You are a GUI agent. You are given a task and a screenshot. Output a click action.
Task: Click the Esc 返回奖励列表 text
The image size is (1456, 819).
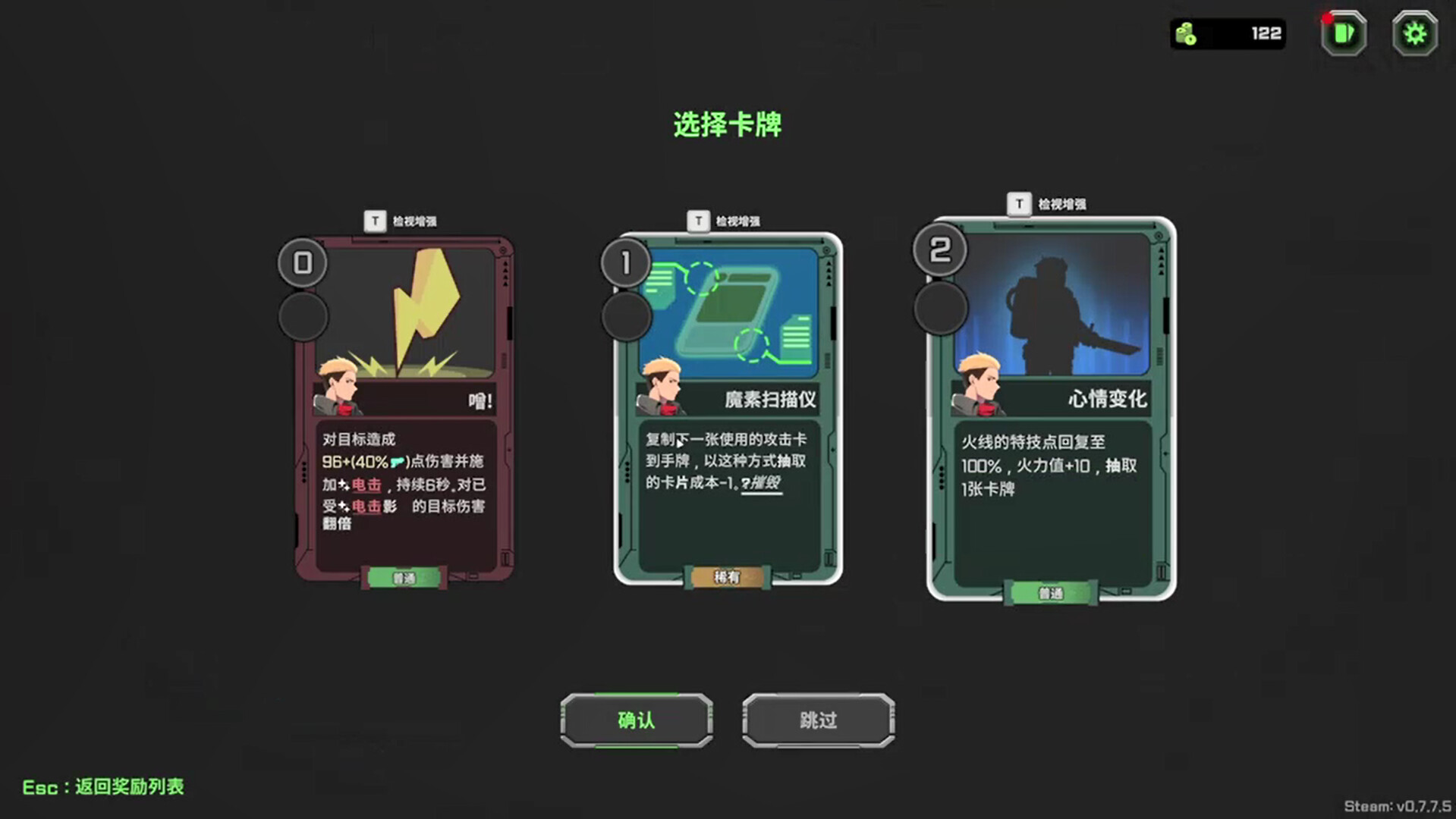[102, 787]
